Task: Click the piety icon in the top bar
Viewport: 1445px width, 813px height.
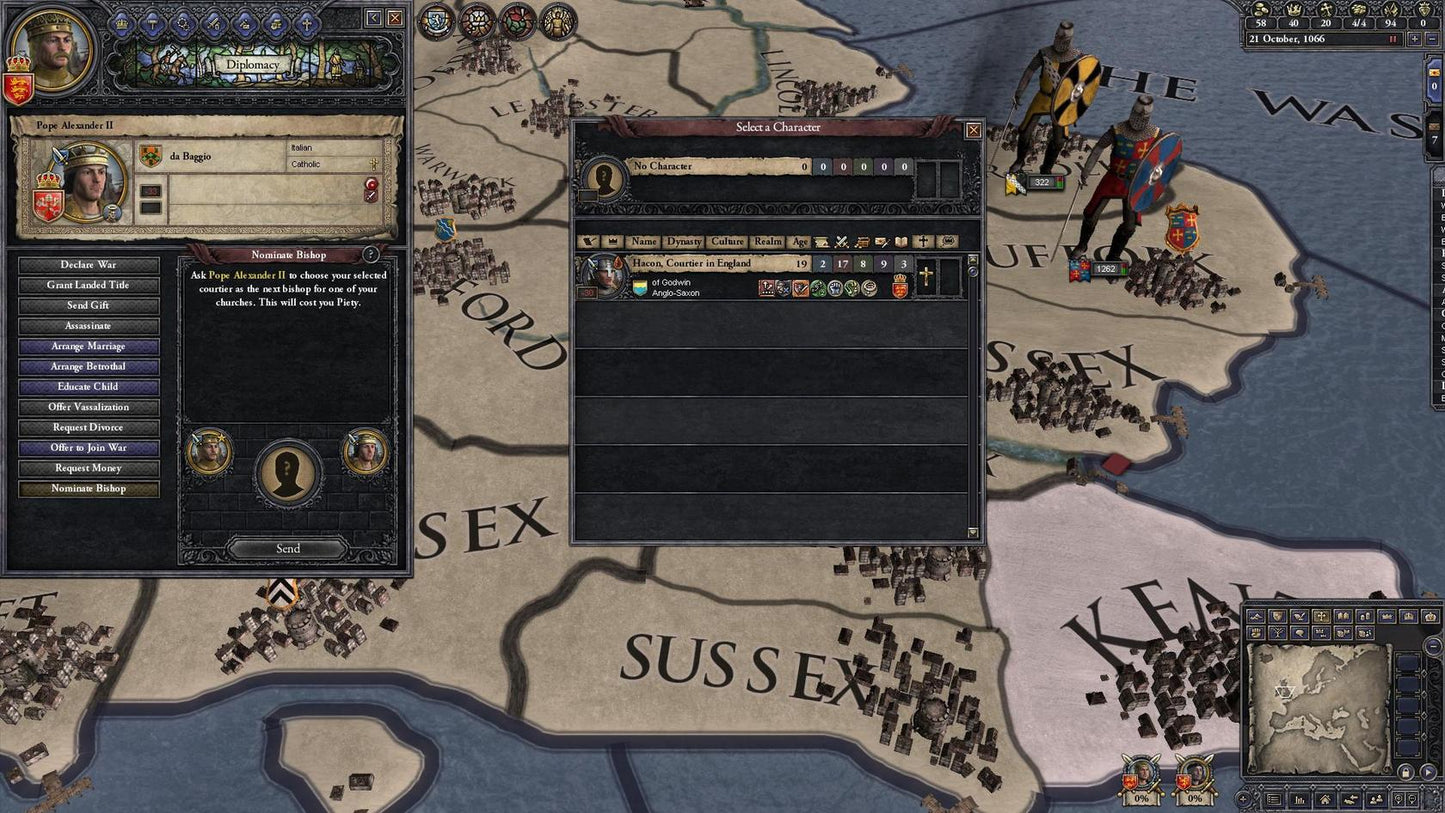Action: [x=1326, y=9]
